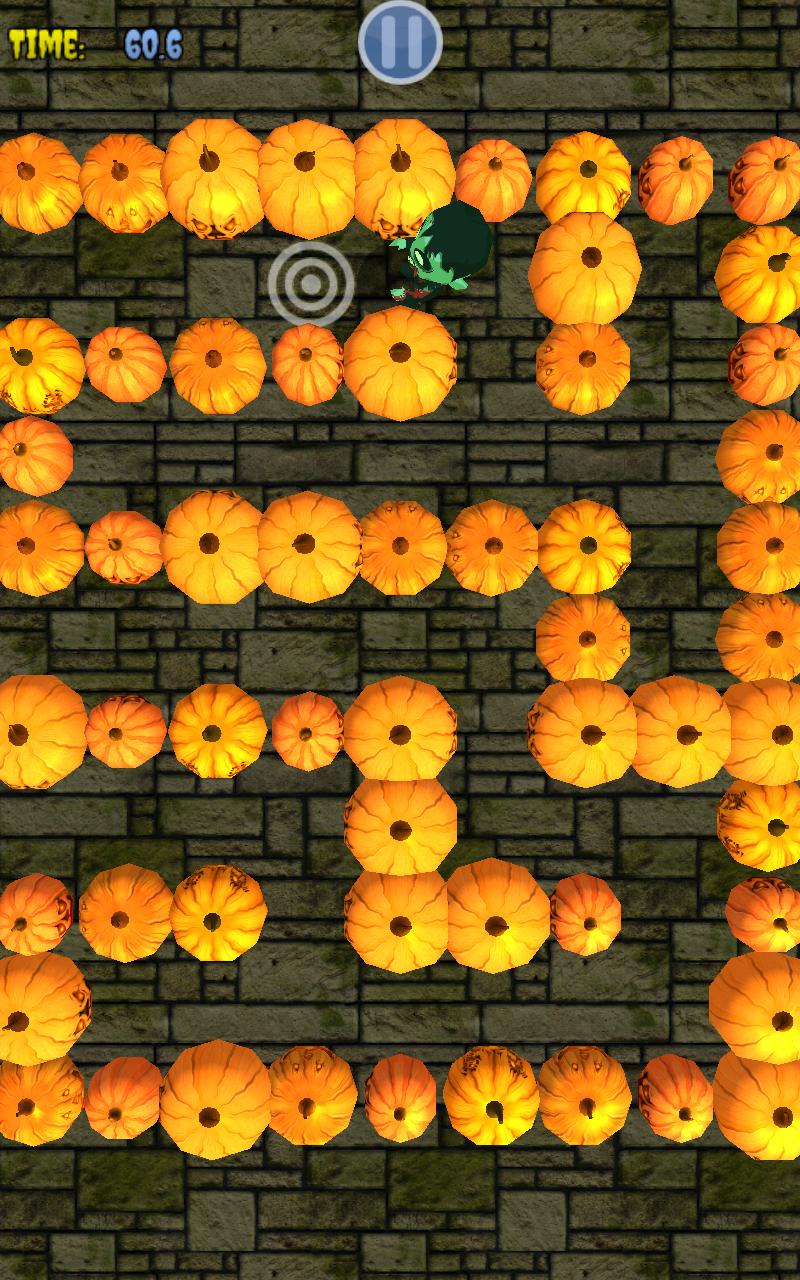Pause the game with the round button
Image resolution: width=800 pixels, height=1280 pixels.
(400, 42)
